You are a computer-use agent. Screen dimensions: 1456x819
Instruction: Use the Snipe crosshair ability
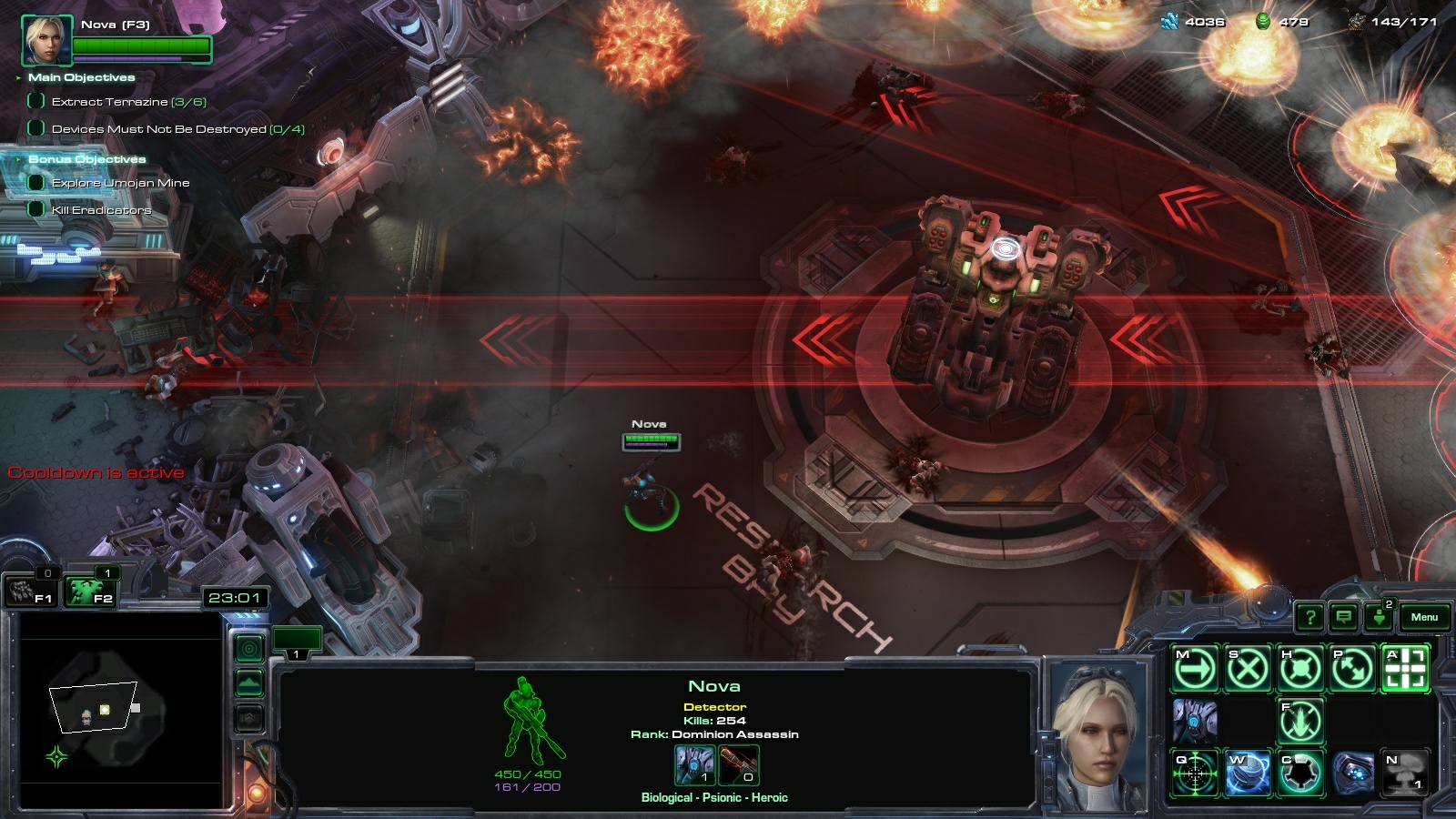click(x=1195, y=773)
